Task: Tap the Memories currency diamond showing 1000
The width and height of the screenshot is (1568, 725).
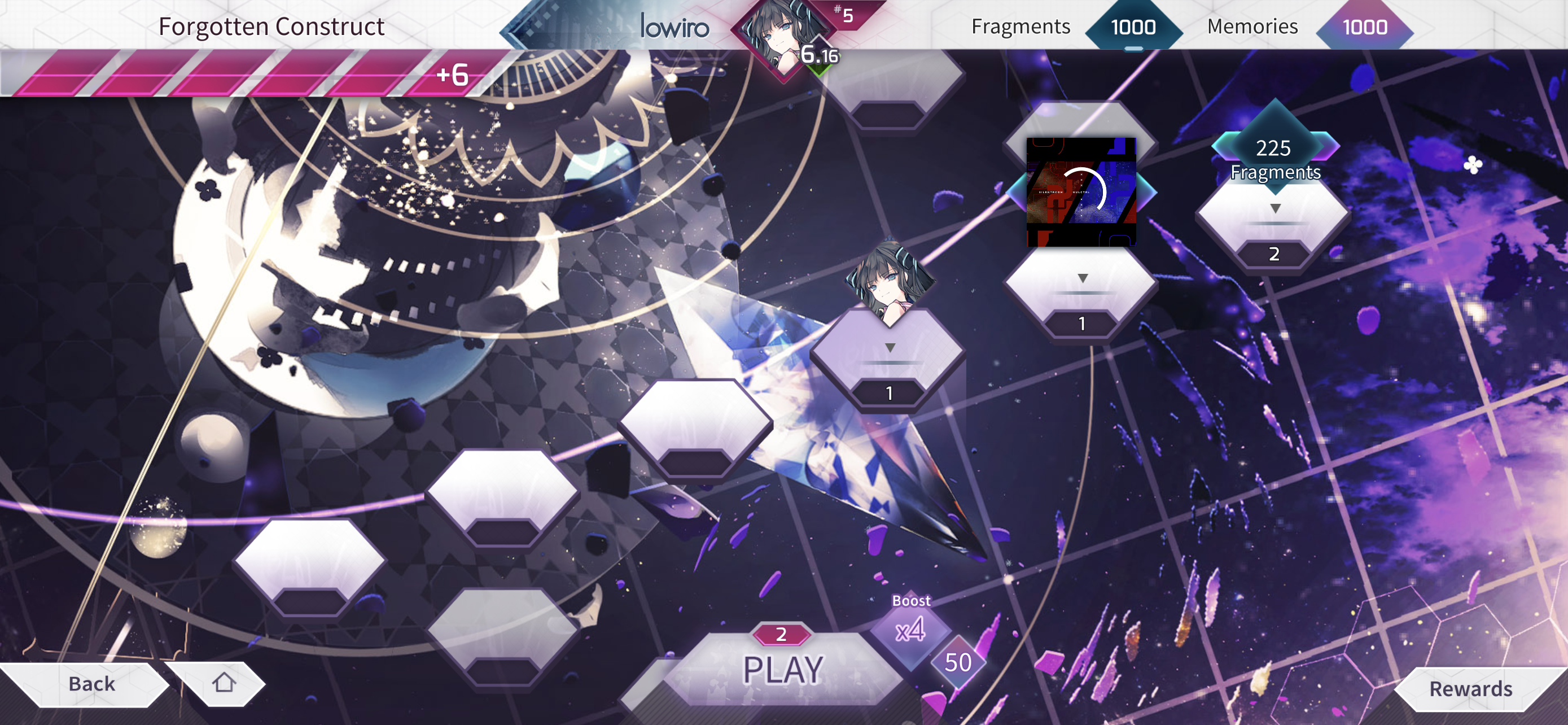Action: 1365,27
